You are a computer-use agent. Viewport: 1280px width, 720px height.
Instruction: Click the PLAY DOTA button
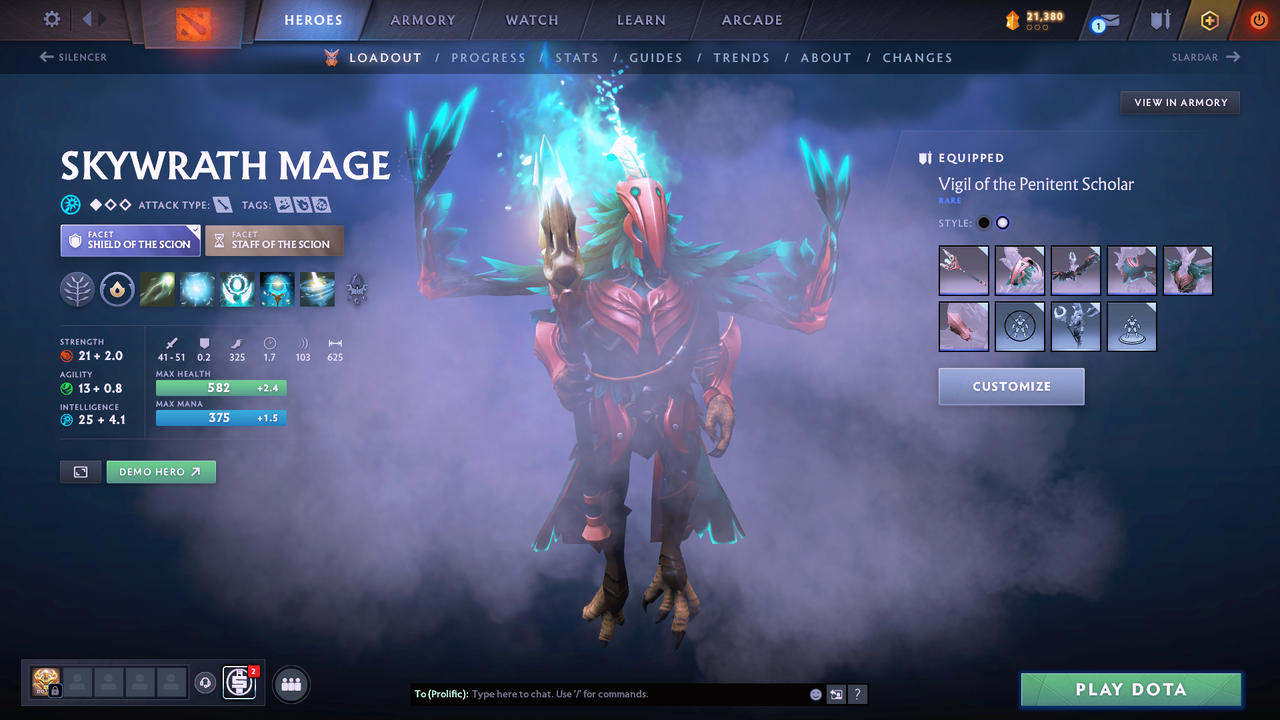[1130, 689]
